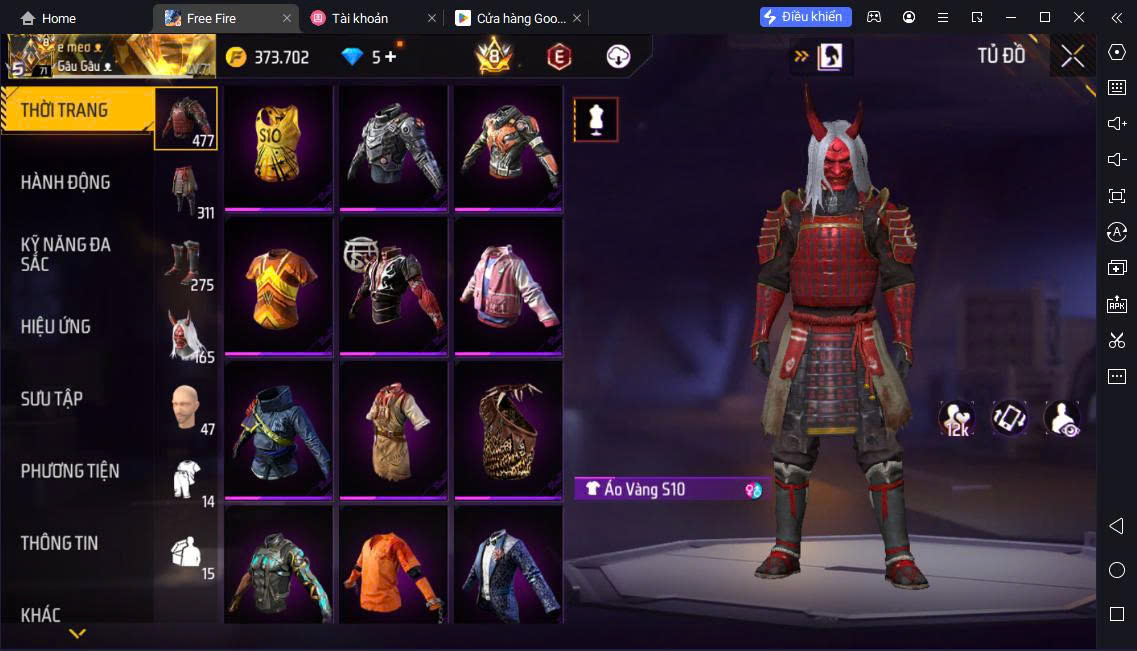Select the shoes subcategory showing 275
The height and width of the screenshot is (651, 1137).
coord(186,264)
